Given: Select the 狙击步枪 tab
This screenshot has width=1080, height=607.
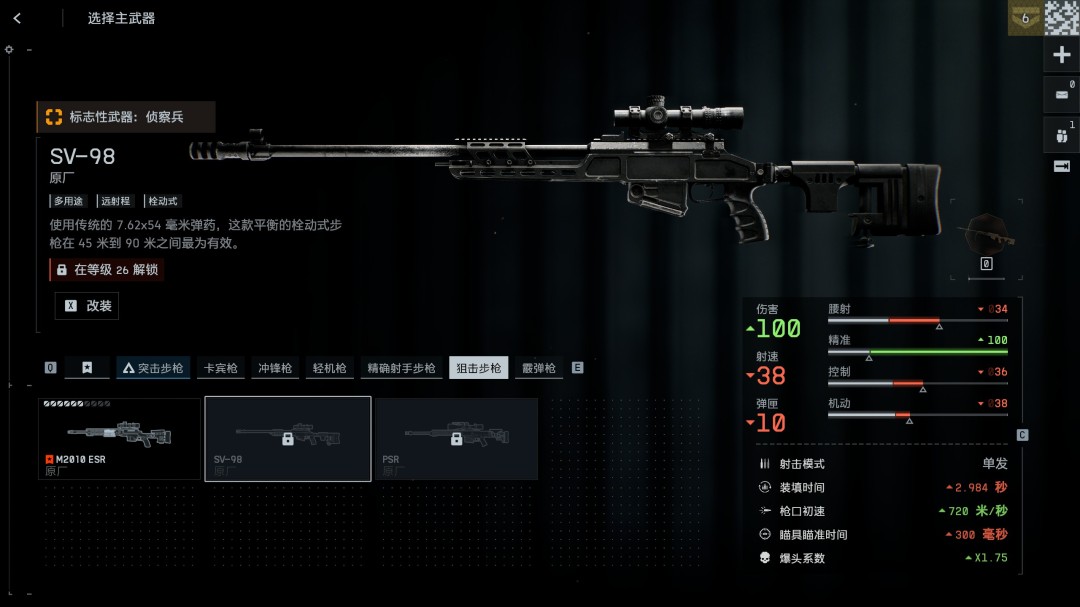Looking at the screenshot, I should pyautogui.click(x=478, y=368).
